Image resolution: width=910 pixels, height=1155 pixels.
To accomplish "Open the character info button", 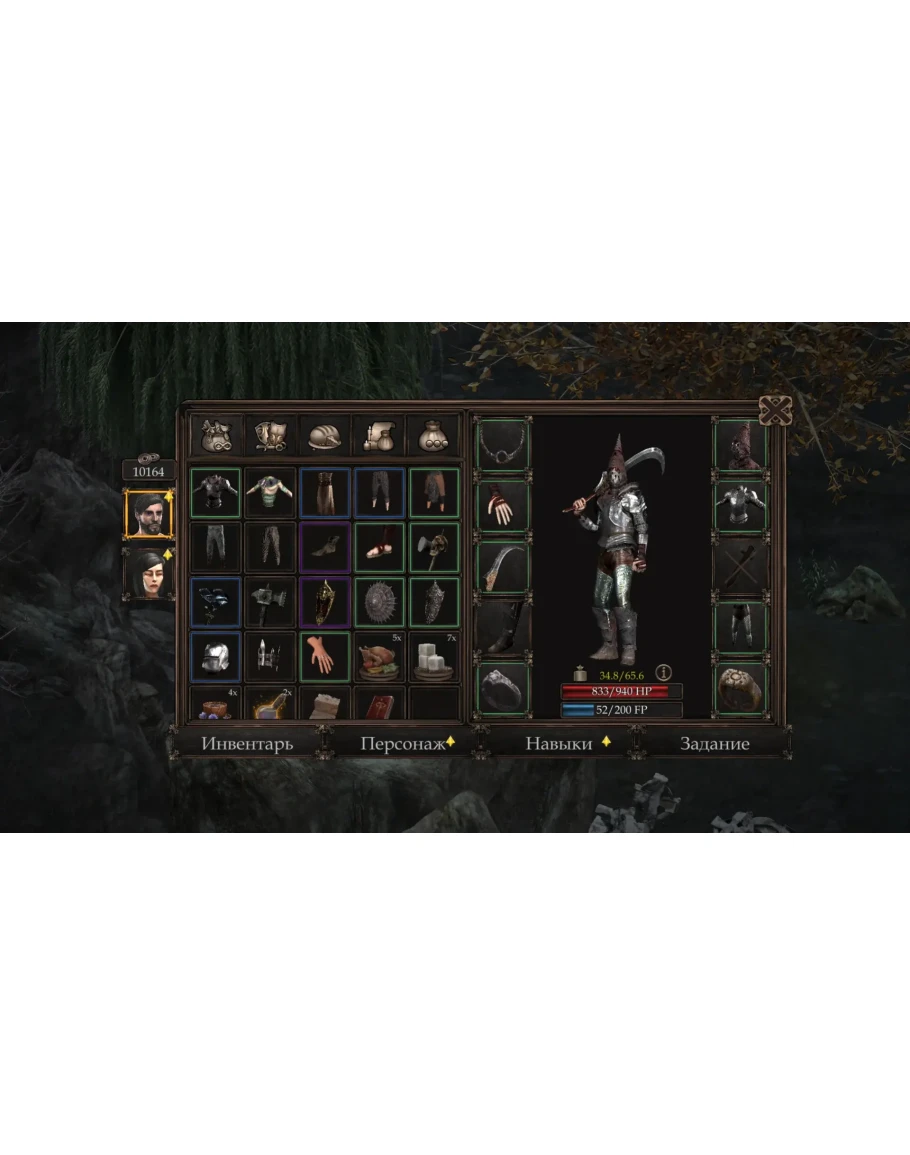I will click(662, 673).
